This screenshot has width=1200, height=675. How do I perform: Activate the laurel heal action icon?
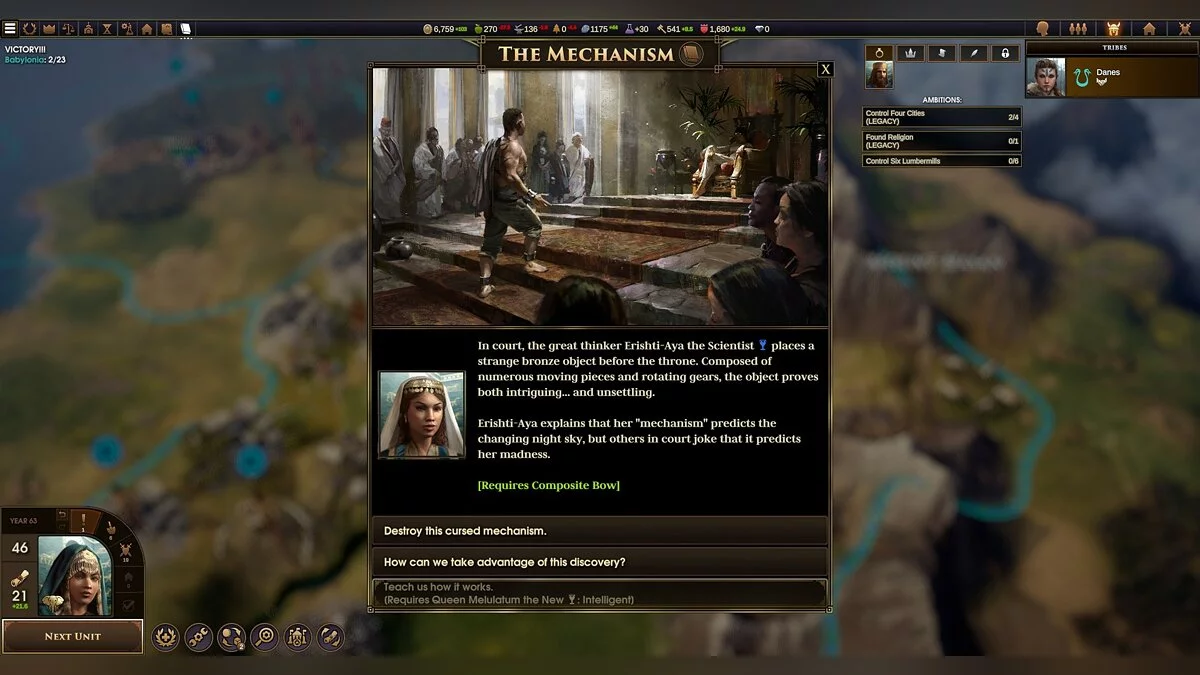tap(166, 637)
